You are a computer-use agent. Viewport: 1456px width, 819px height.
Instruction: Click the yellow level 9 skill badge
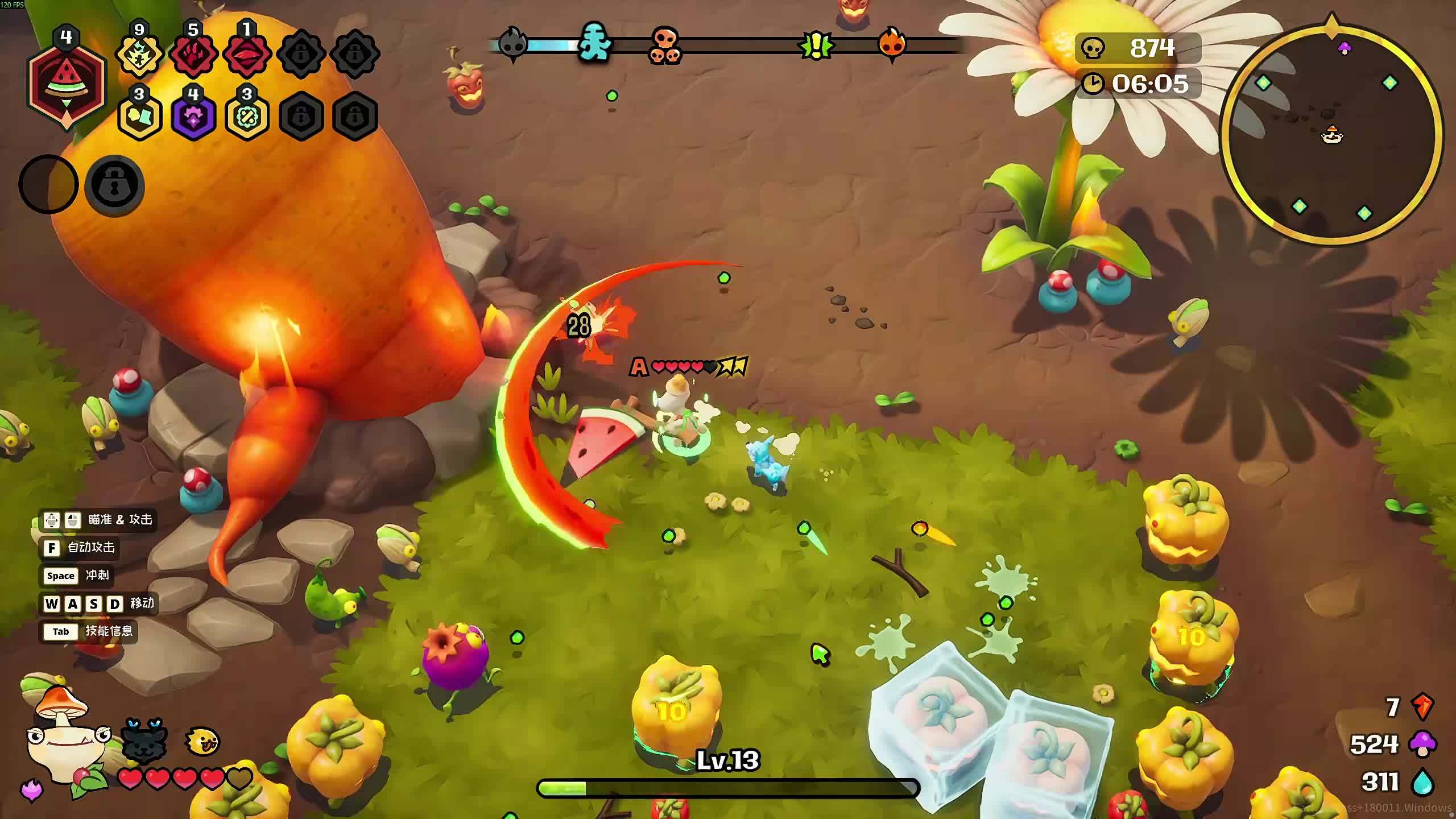[x=139, y=55]
